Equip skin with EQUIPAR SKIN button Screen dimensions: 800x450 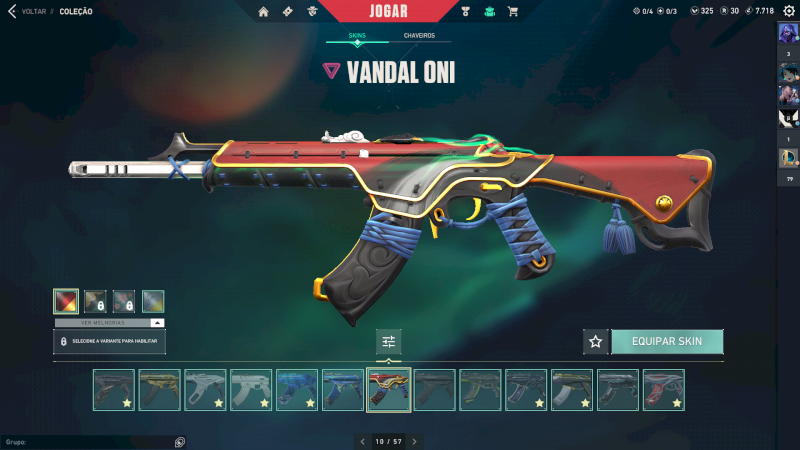[666, 341]
